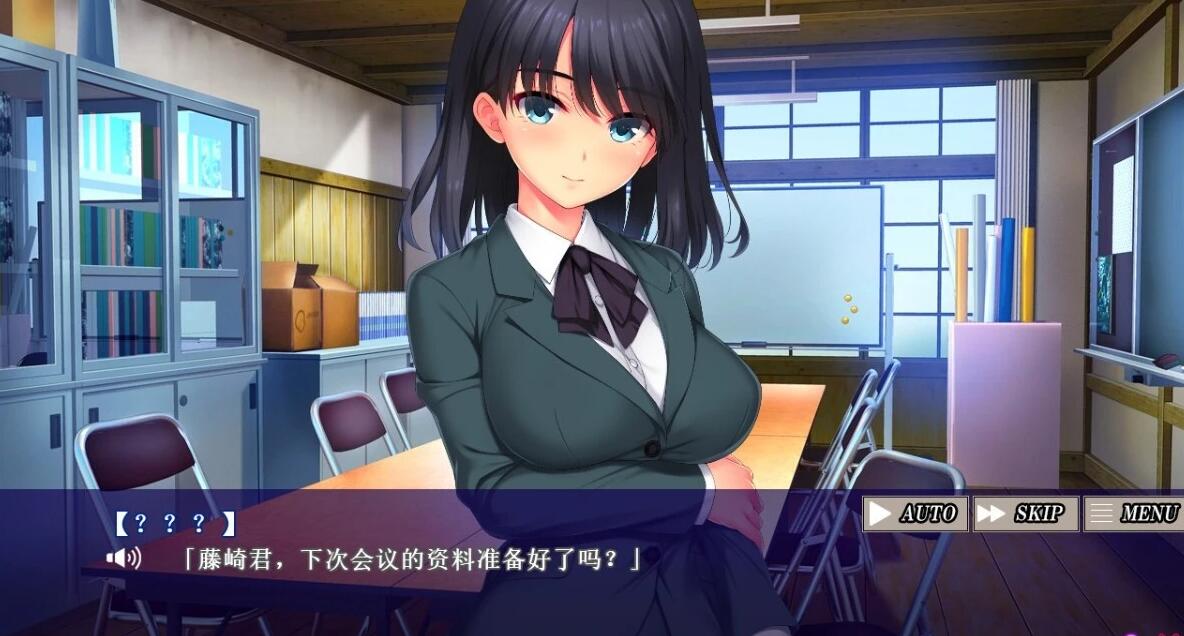This screenshot has width=1184, height=636.
Task: Activate the SKIP dialogue button
Action: coord(1025,514)
